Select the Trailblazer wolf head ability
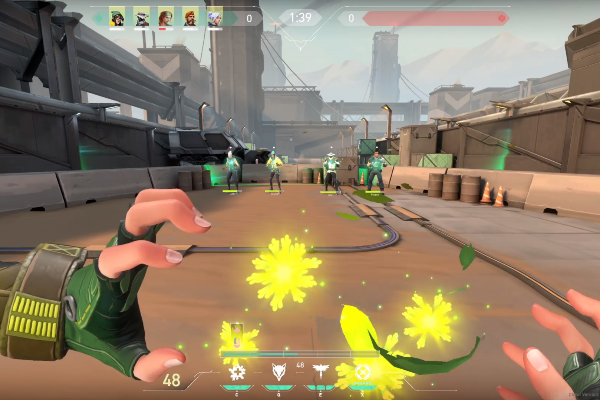Image resolution: width=600 pixels, height=400 pixels. [279, 373]
